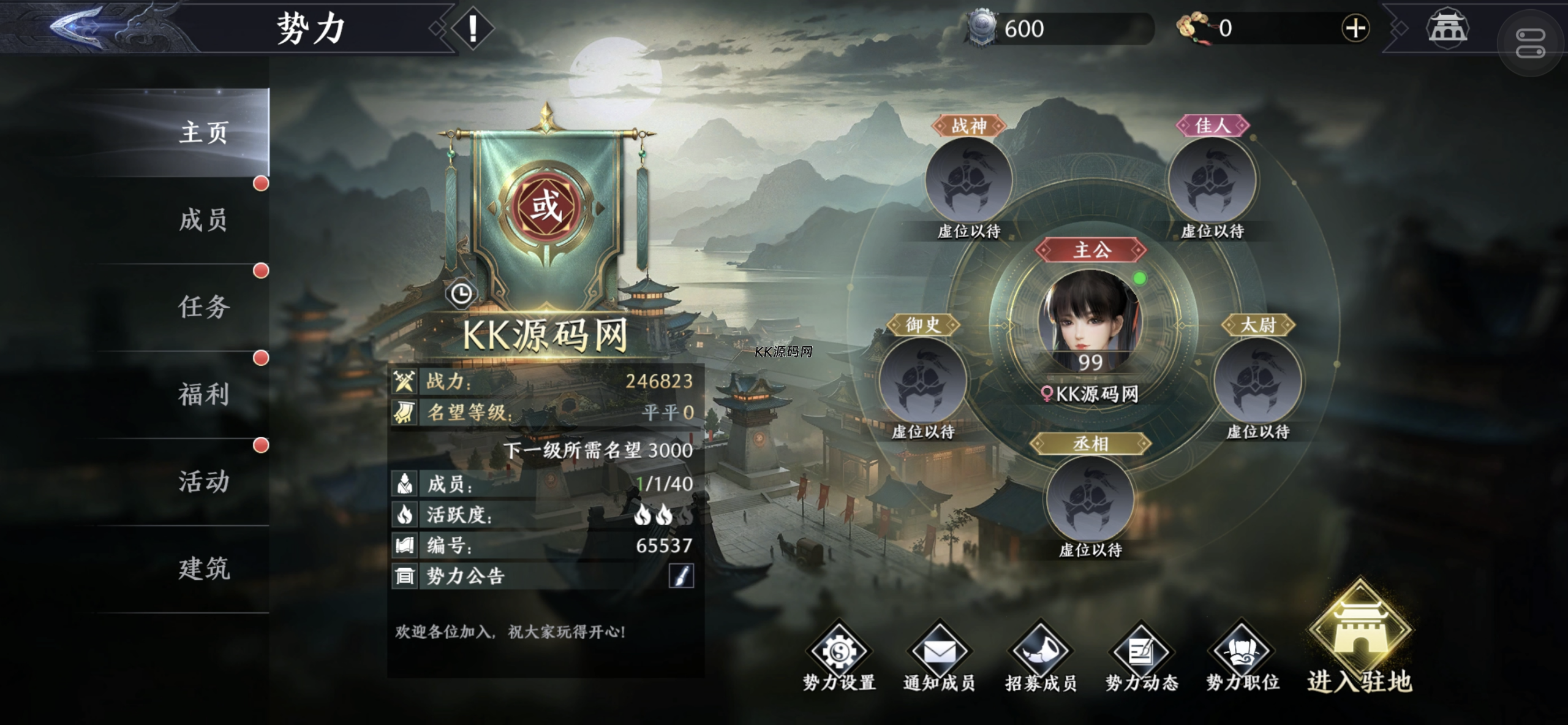Add more currency with the plus button
This screenshot has height=725, width=1568.
(1355, 28)
